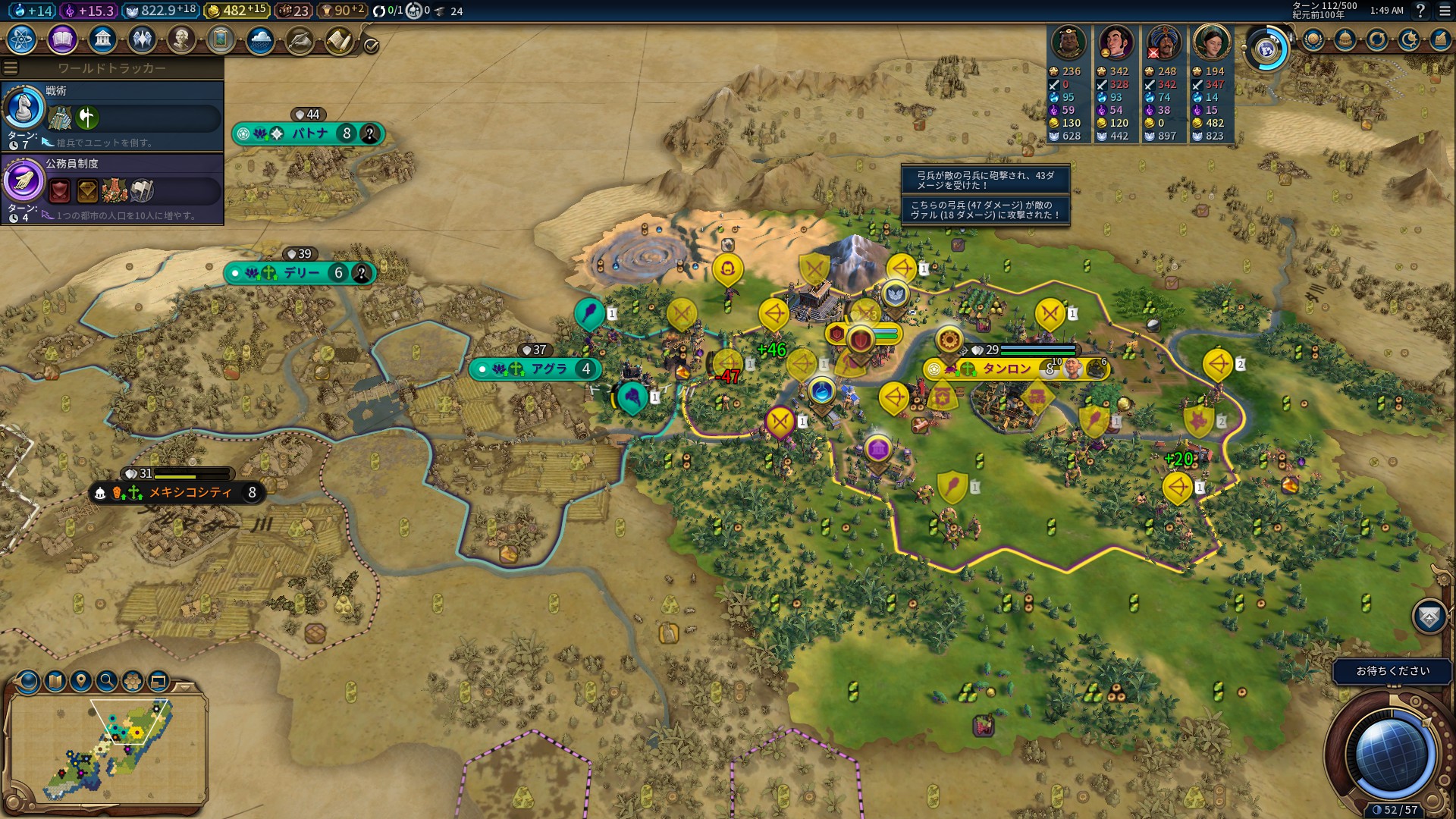The image size is (1456, 819).
Task: Open the minimap map pin button
Action: coord(81,681)
